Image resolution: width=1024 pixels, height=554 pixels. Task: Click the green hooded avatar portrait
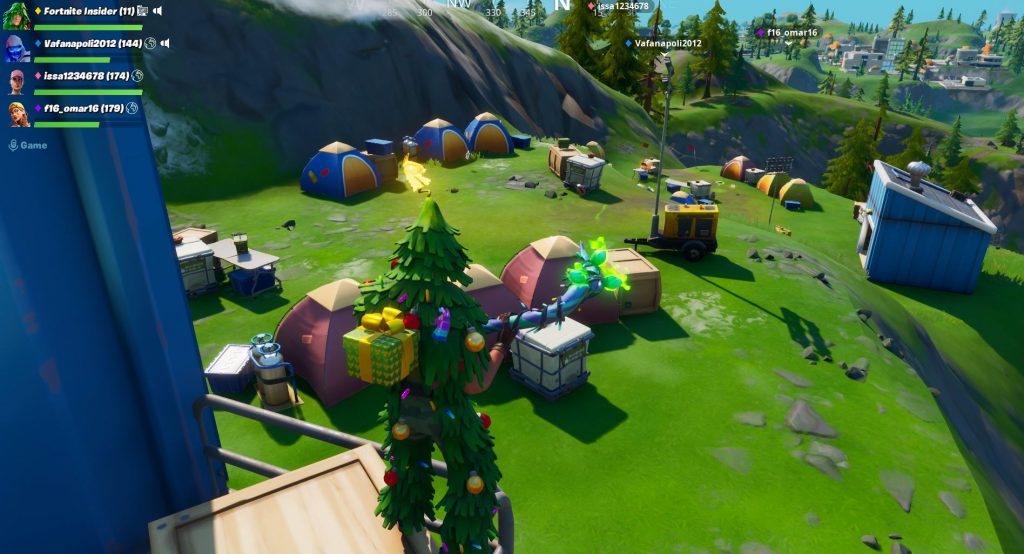pos(17,16)
